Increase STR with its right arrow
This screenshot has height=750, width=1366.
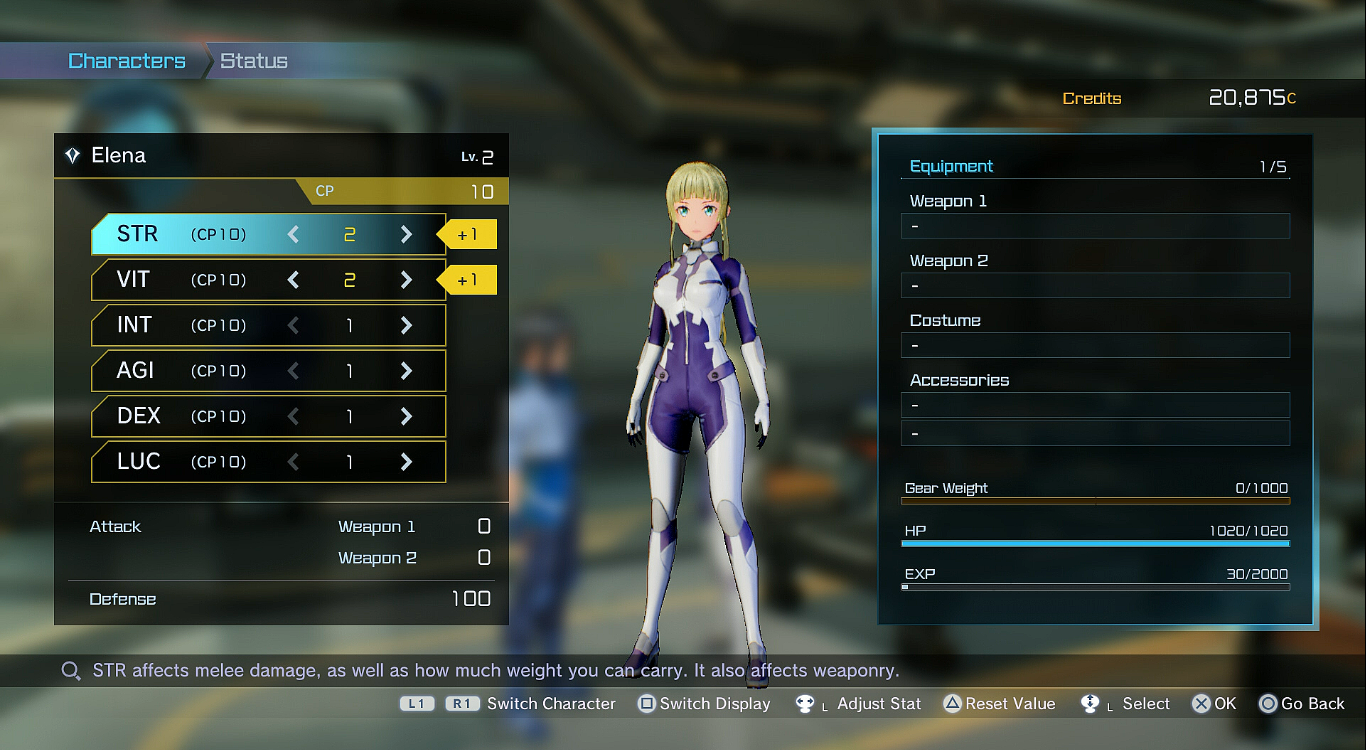406,235
